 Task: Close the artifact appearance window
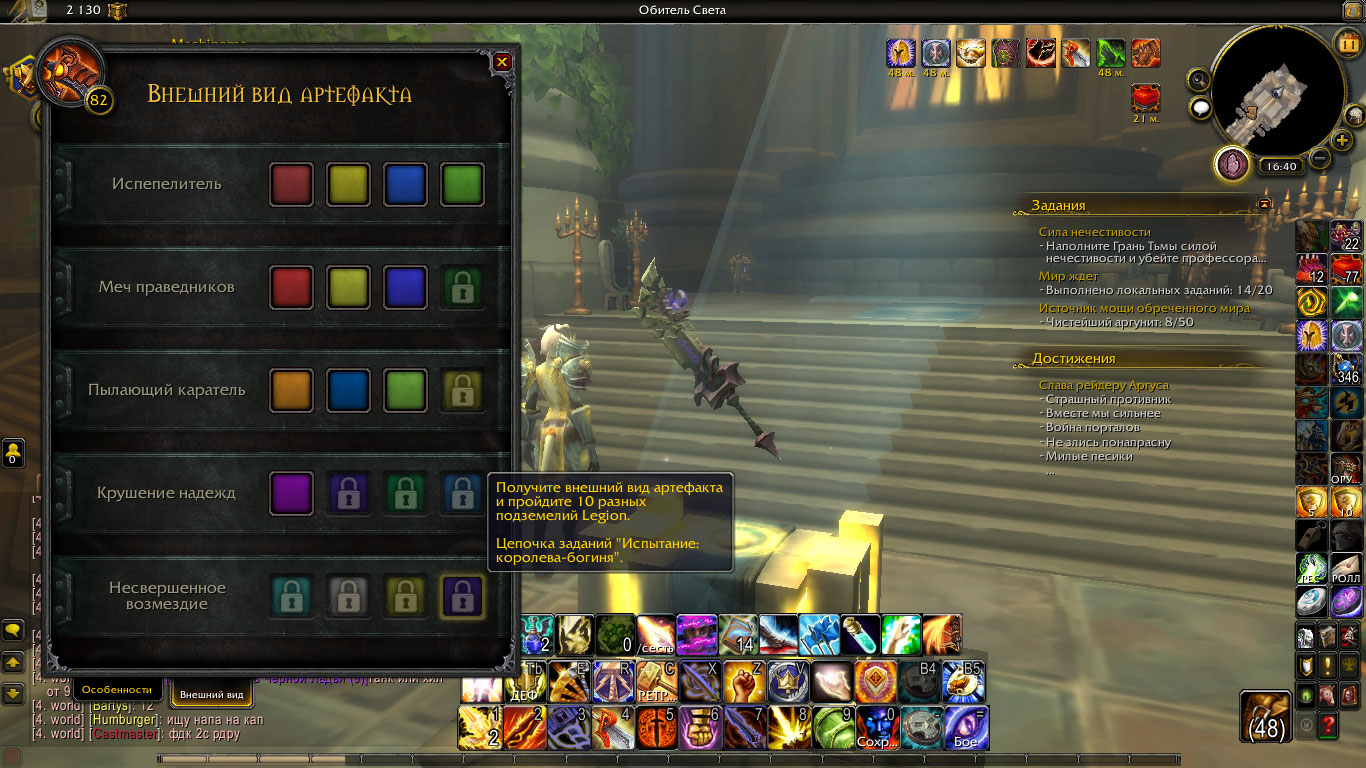[502, 62]
